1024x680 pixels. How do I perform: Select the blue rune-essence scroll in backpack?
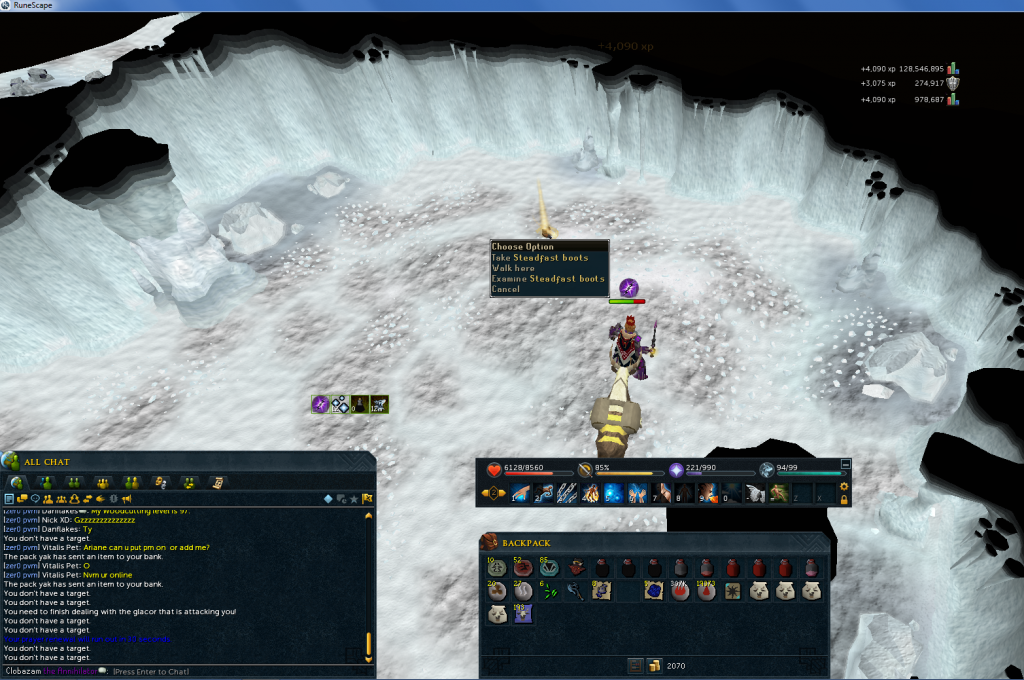coord(654,592)
